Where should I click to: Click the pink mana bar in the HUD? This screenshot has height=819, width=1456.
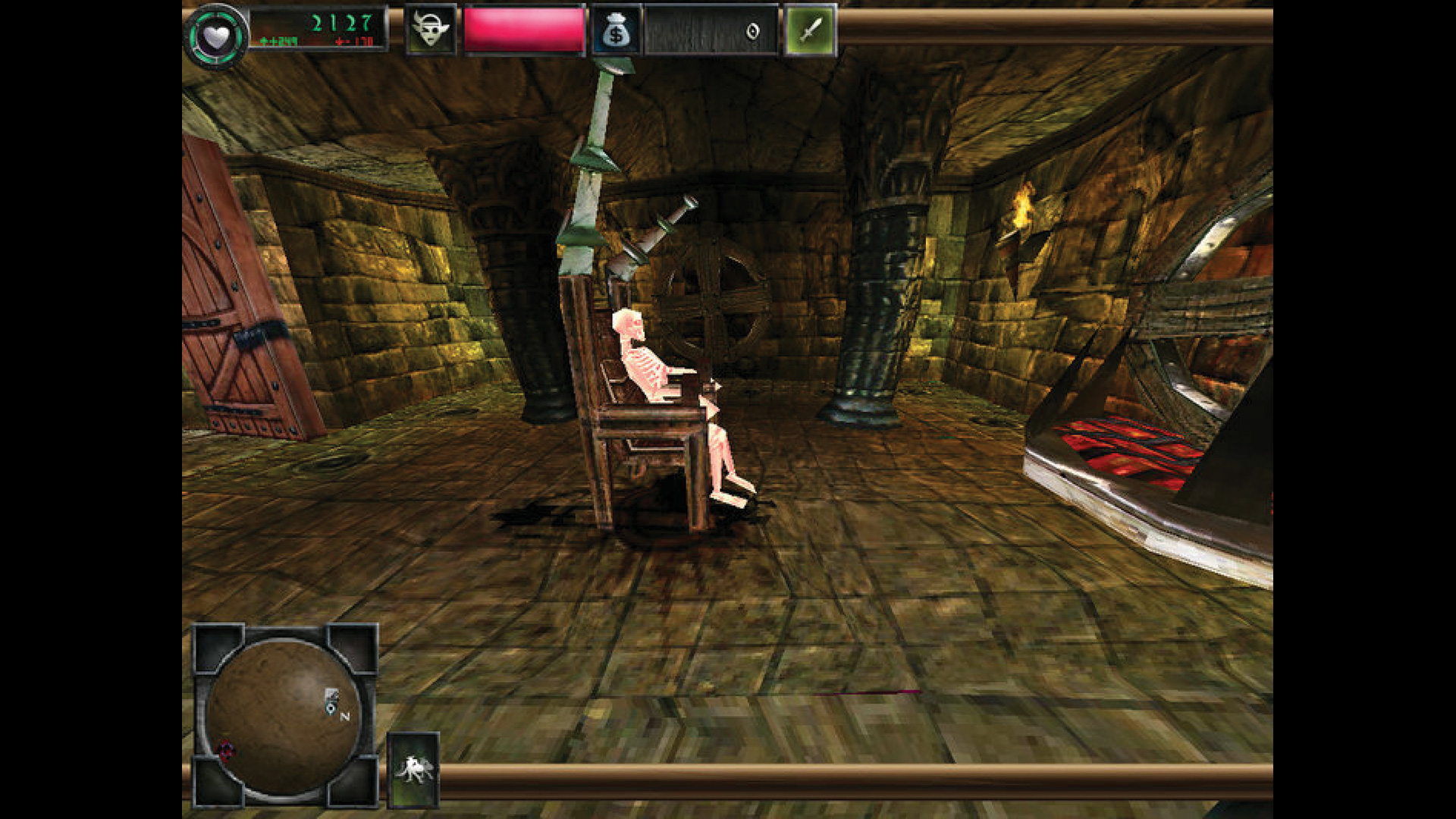[x=523, y=30]
